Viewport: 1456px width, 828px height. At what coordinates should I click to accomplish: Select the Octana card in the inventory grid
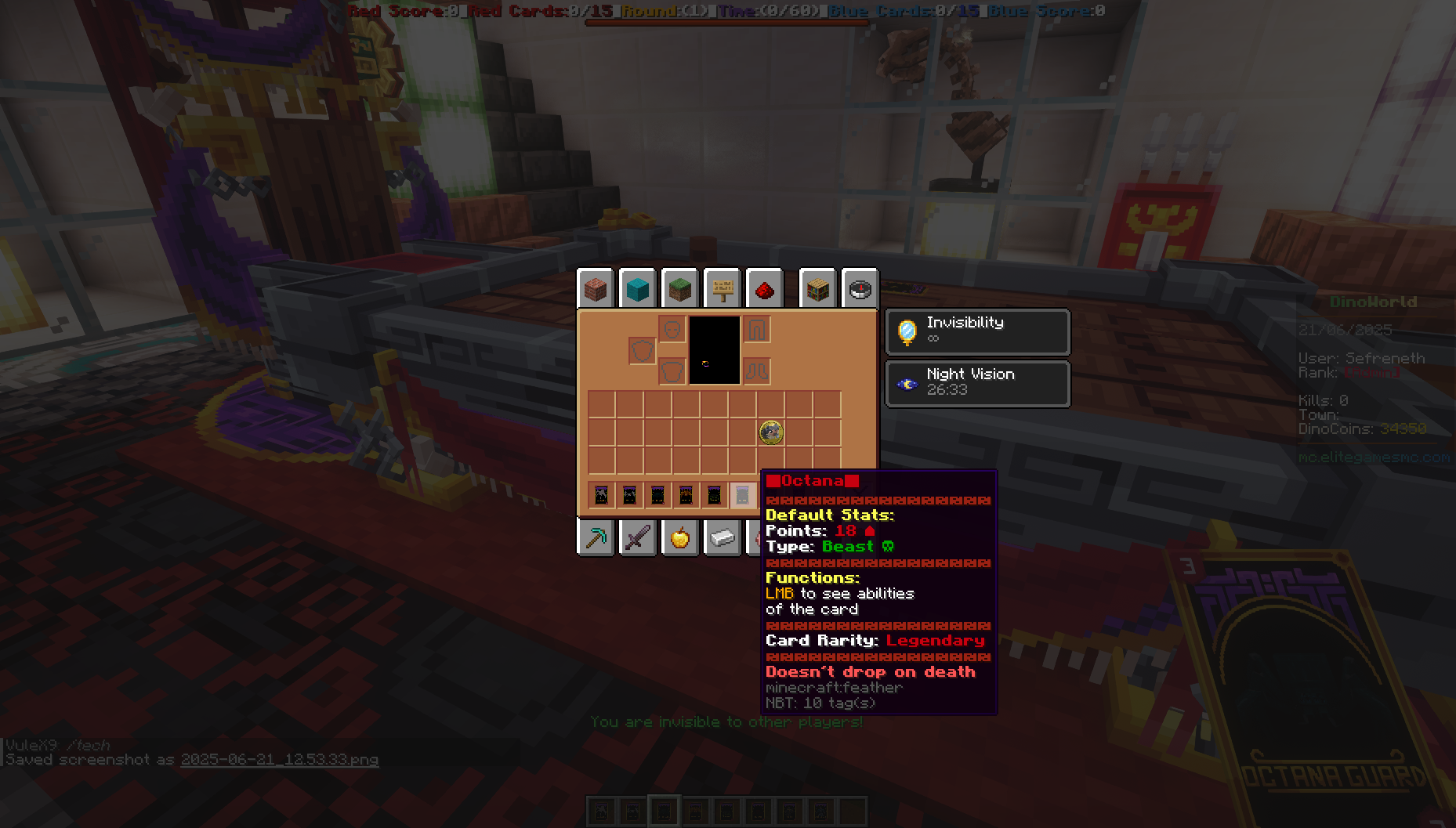coord(771,432)
